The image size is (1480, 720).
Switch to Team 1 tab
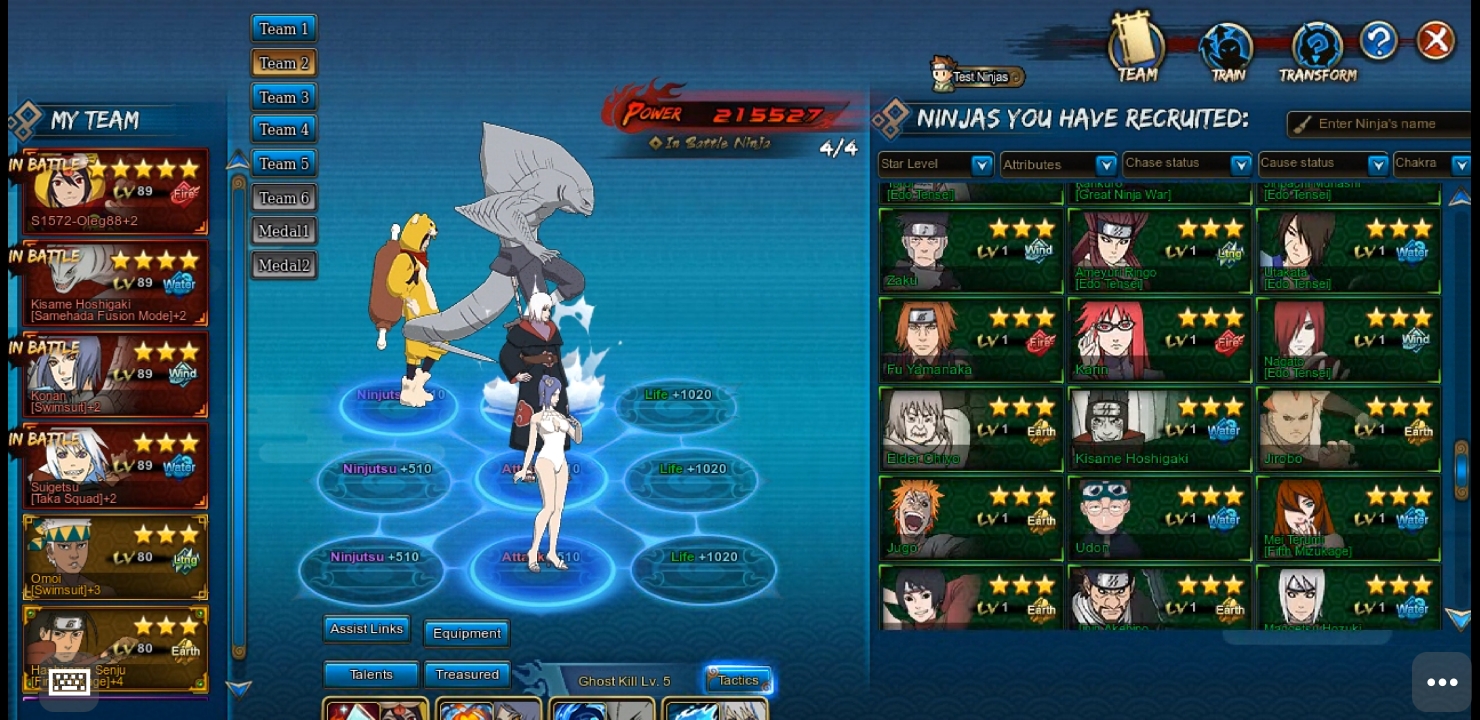284,29
